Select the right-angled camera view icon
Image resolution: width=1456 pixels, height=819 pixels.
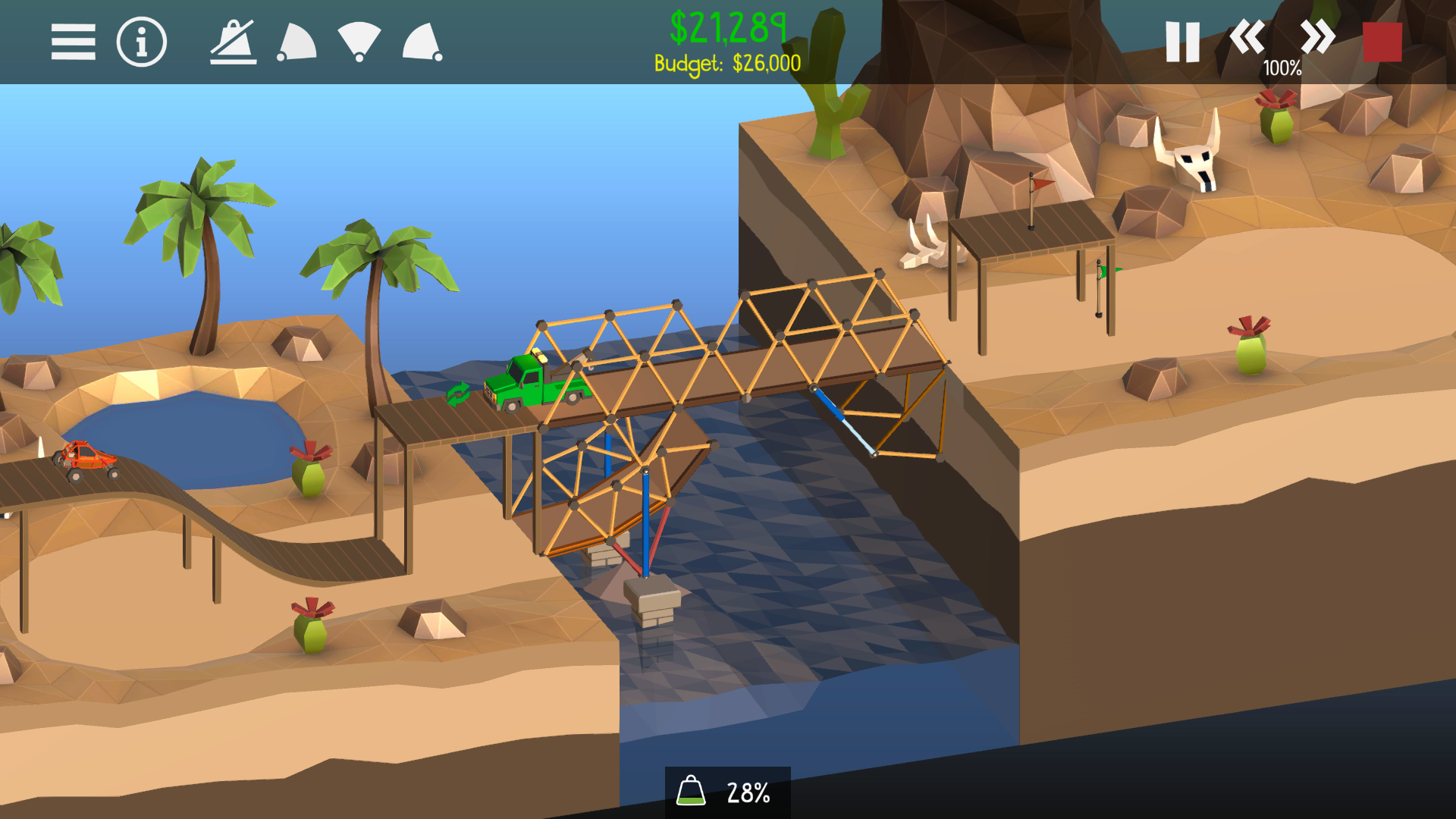423,43
